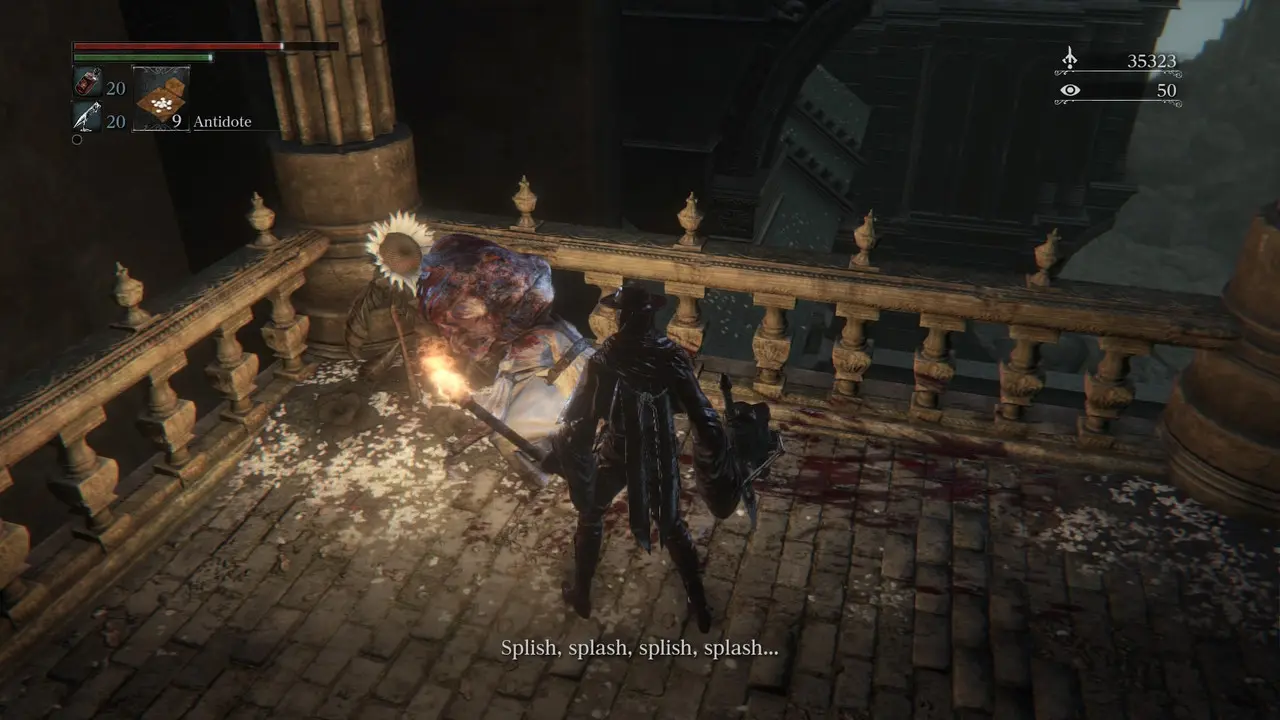Toggle the Quicksilver Bullet count of 20
This screenshot has height=720, width=1280.
point(115,122)
